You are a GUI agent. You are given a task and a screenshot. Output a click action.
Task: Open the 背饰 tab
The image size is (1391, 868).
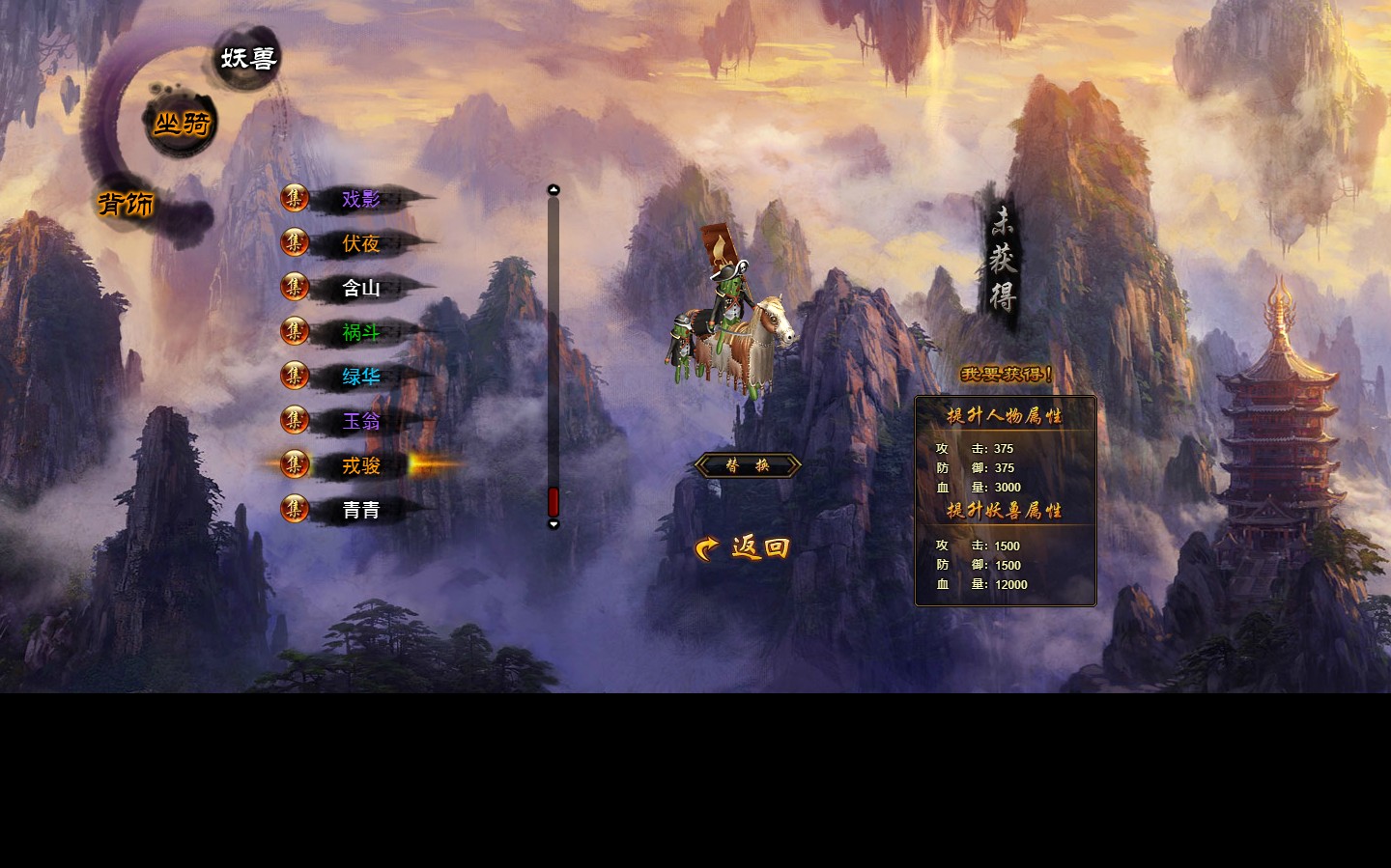(127, 204)
